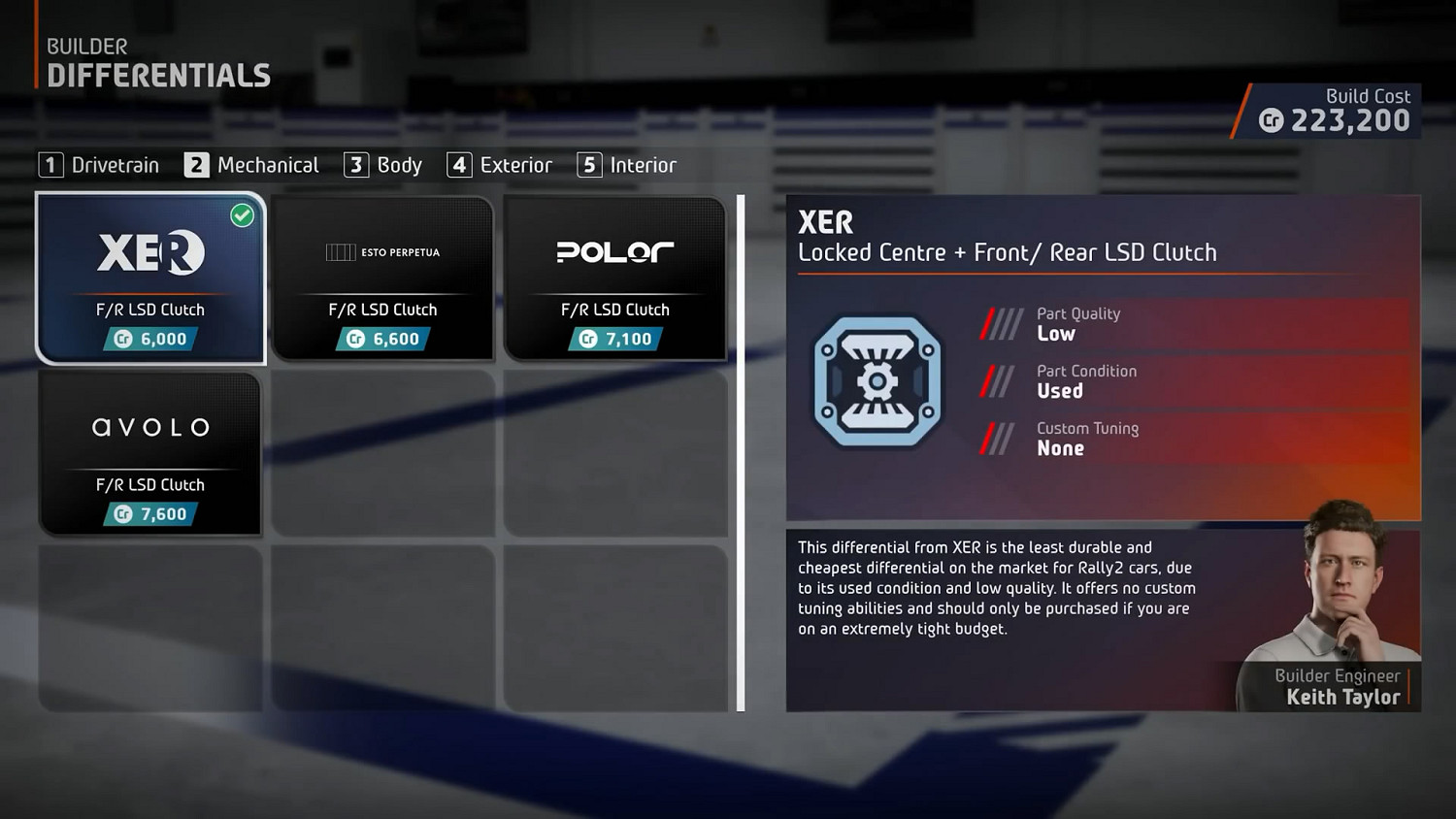The height and width of the screenshot is (819, 1456).
Task: Click the avolo brand logo
Action: click(x=150, y=427)
